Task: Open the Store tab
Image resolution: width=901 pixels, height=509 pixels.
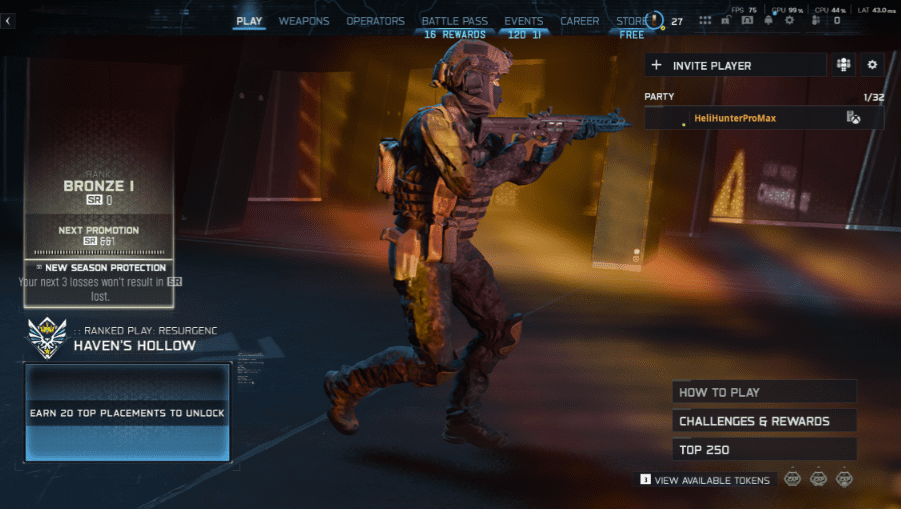Action: [x=632, y=21]
